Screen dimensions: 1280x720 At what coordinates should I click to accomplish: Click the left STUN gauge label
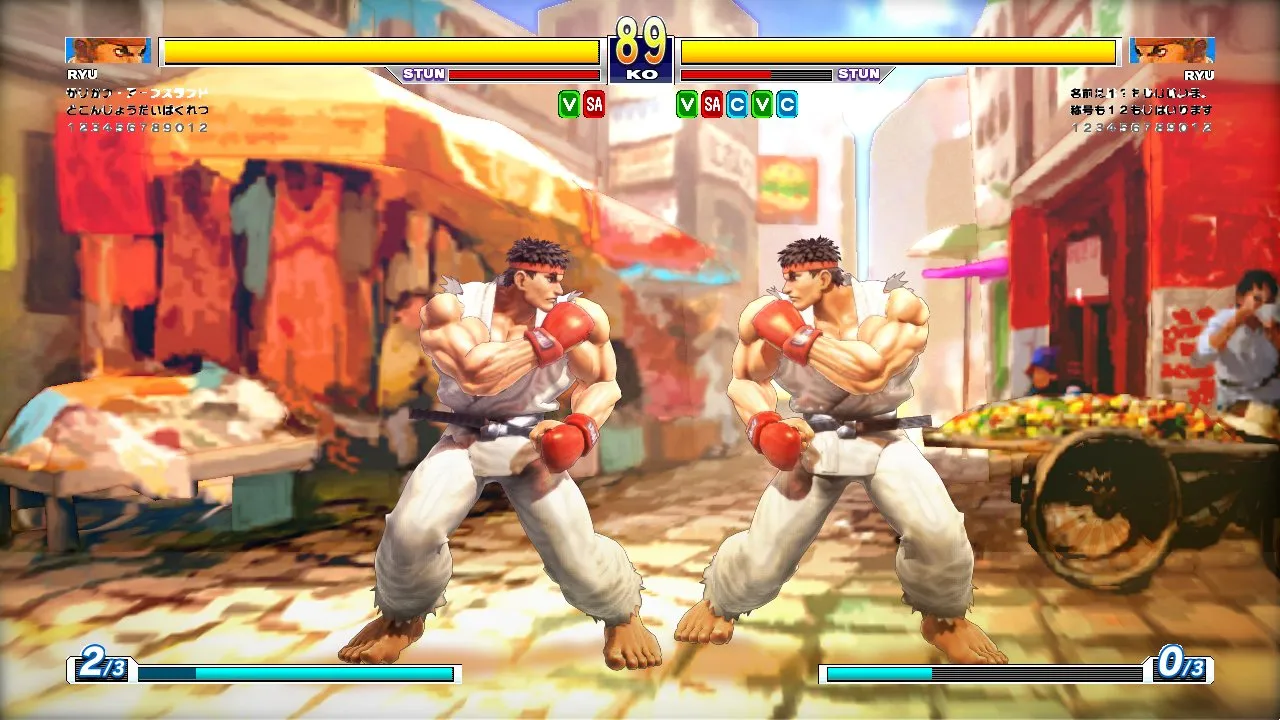point(424,73)
